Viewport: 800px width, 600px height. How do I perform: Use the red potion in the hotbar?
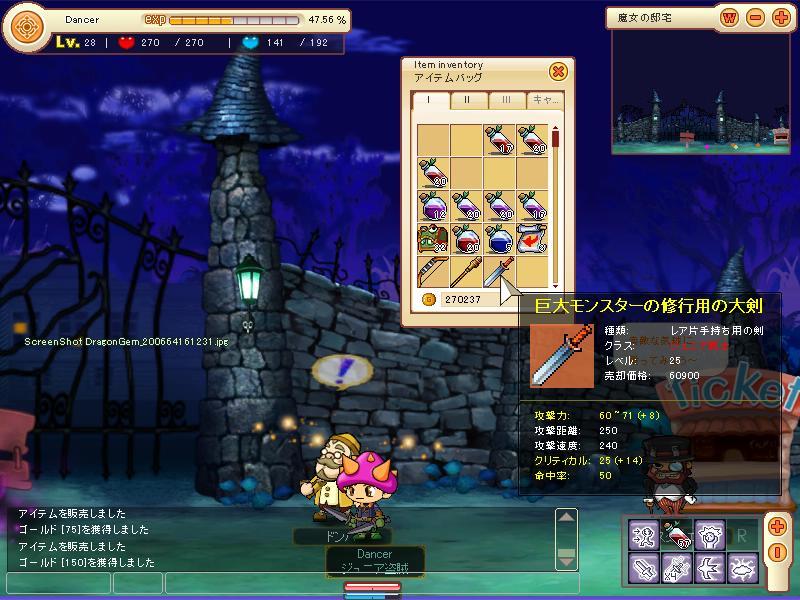click(x=677, y=536)
